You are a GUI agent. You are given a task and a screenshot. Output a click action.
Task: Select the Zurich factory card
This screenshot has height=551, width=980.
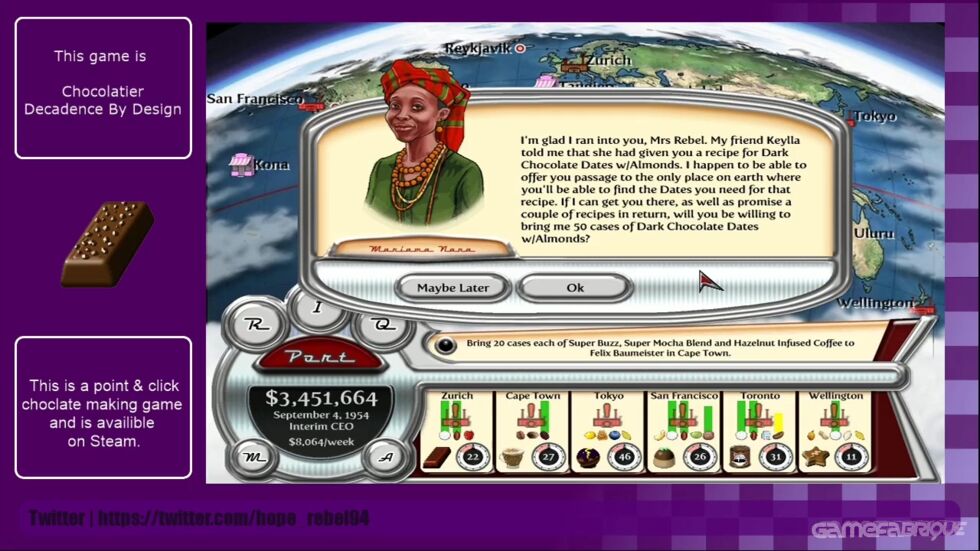coord(457,431)
